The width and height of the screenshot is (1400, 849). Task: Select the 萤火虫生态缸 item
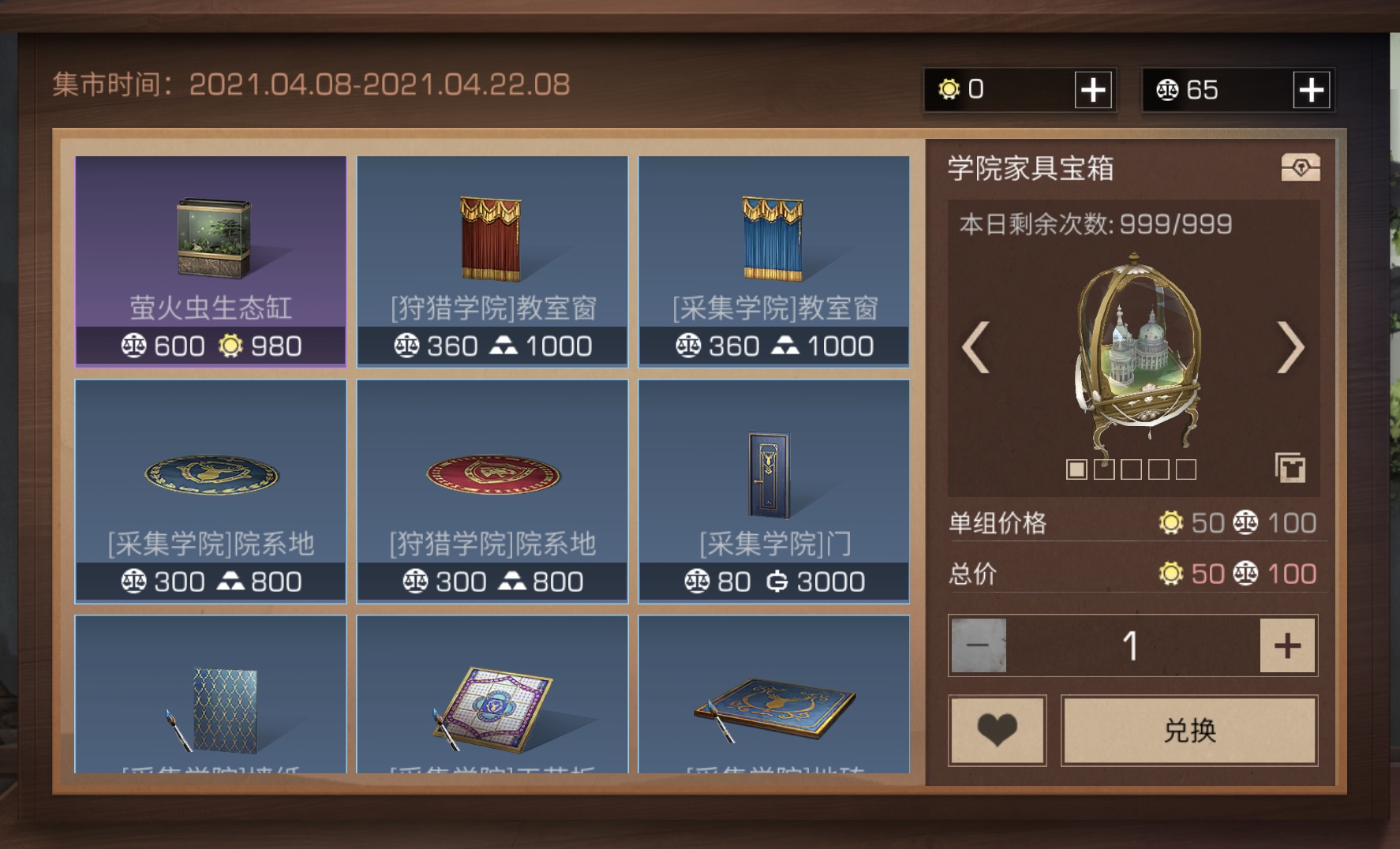pos(210,260)
